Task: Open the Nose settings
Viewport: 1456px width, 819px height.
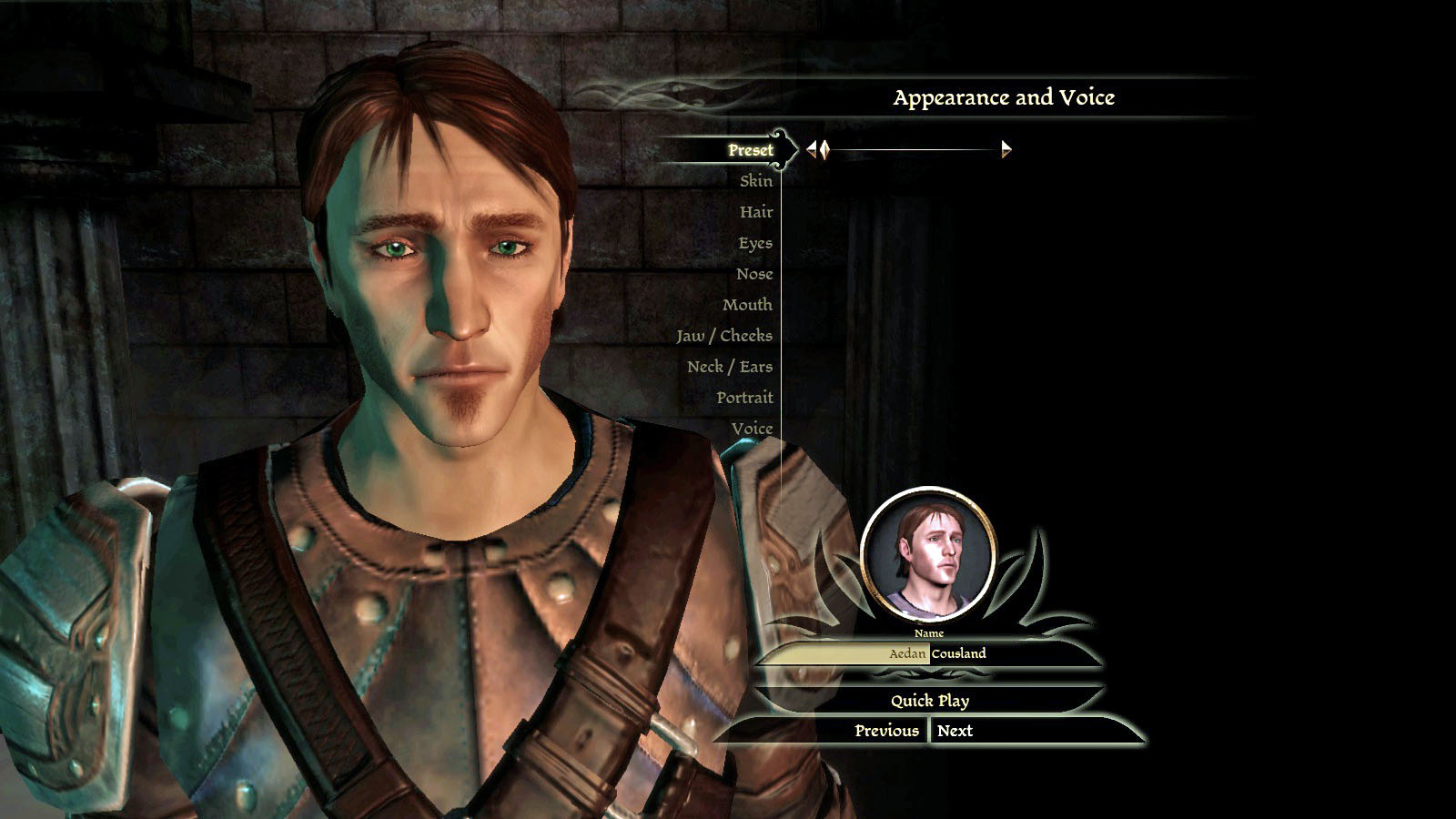Action: 753,274
